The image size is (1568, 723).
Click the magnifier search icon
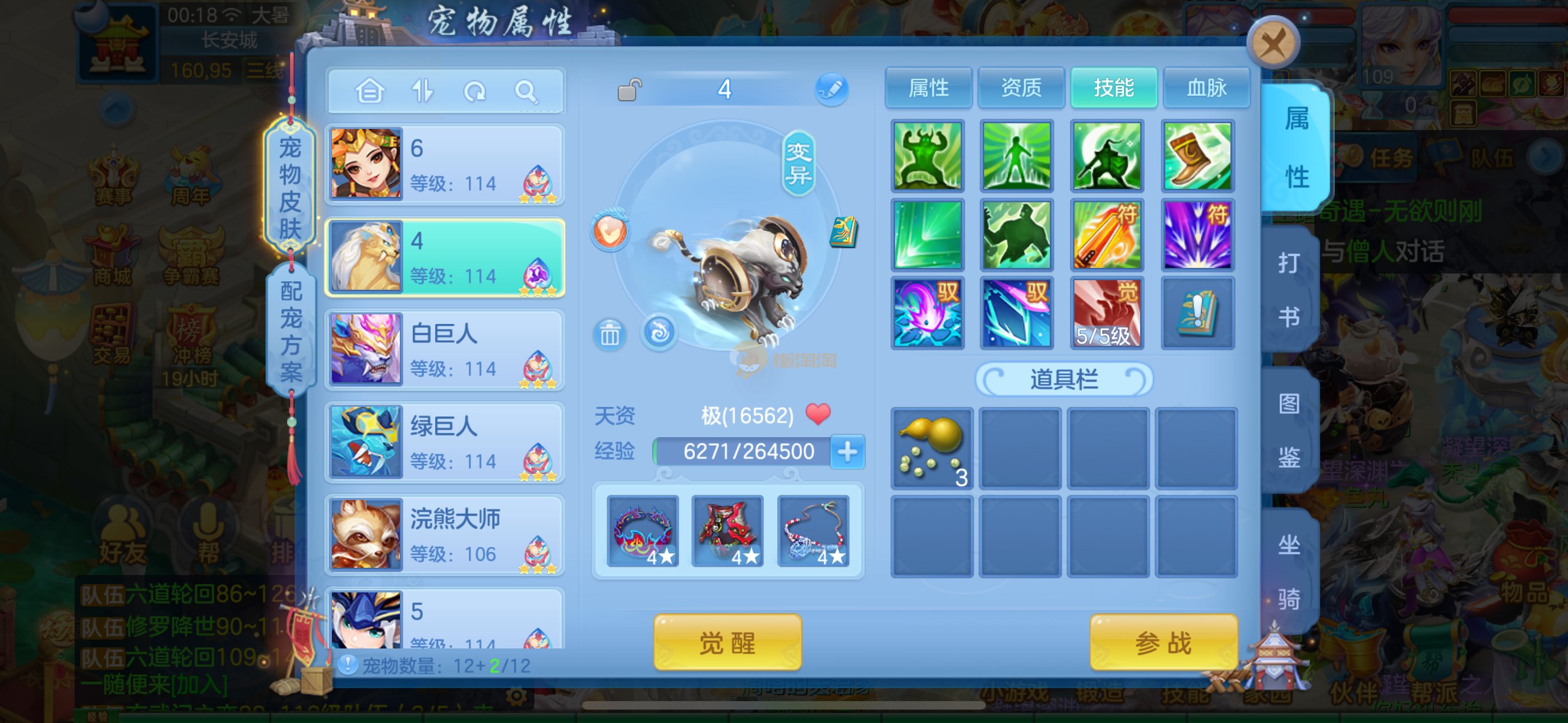[x=525, y=92]
